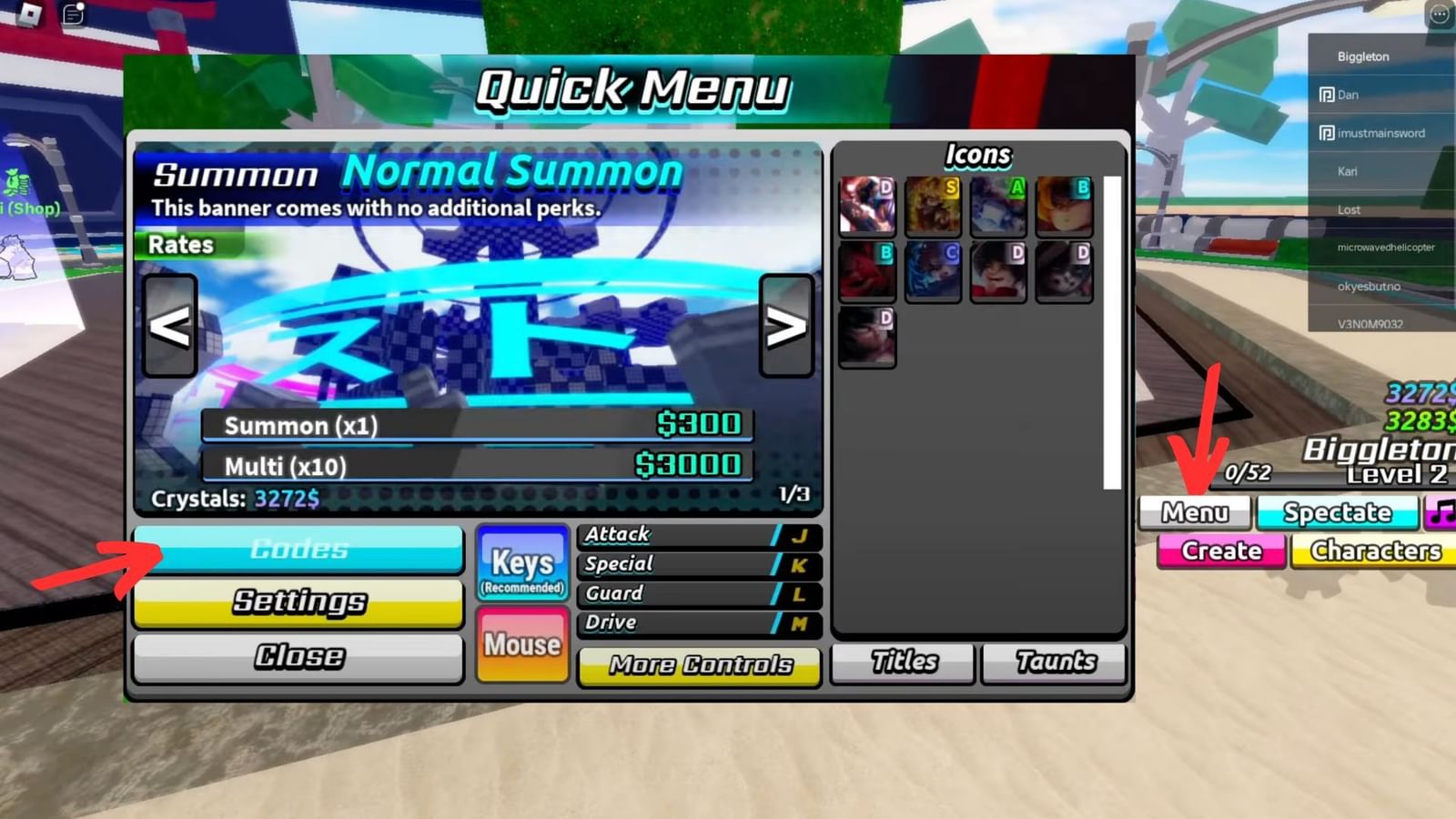This screenshot has width=1456, height=819.
Task: Open the Codes menu
Action: tap(298, 549)
